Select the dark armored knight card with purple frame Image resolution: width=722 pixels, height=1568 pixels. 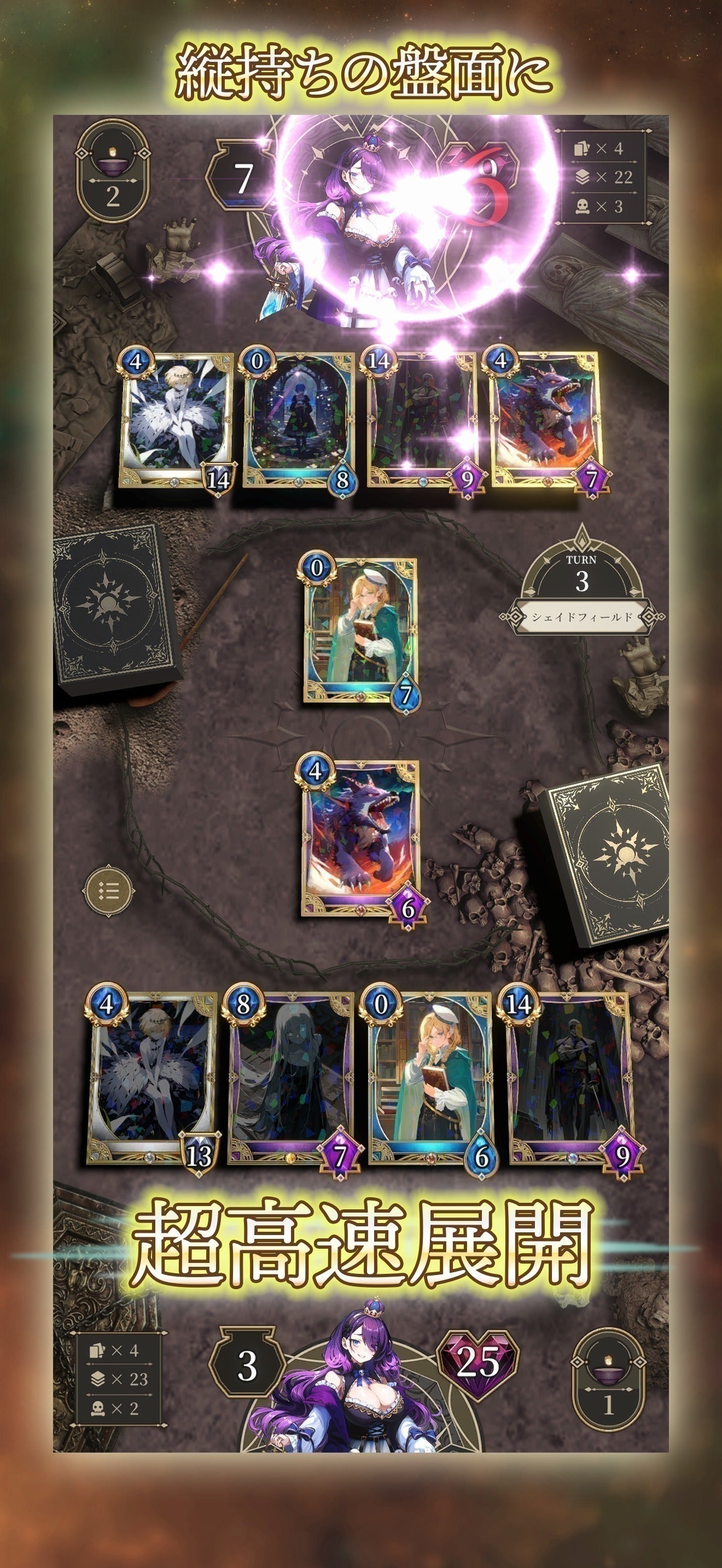[x=570, y=1079]
